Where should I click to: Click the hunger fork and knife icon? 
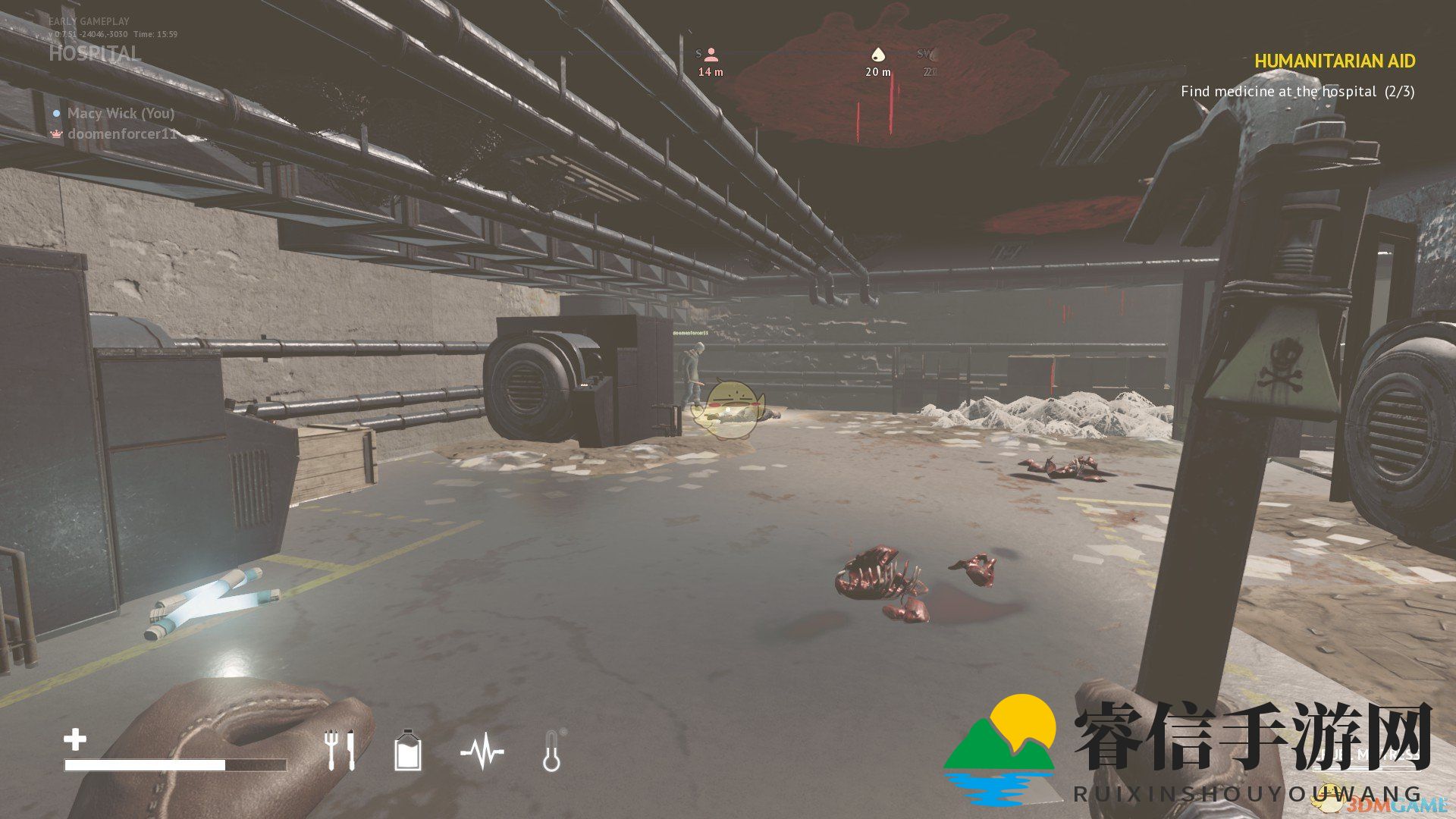click(x=340, y=751)
